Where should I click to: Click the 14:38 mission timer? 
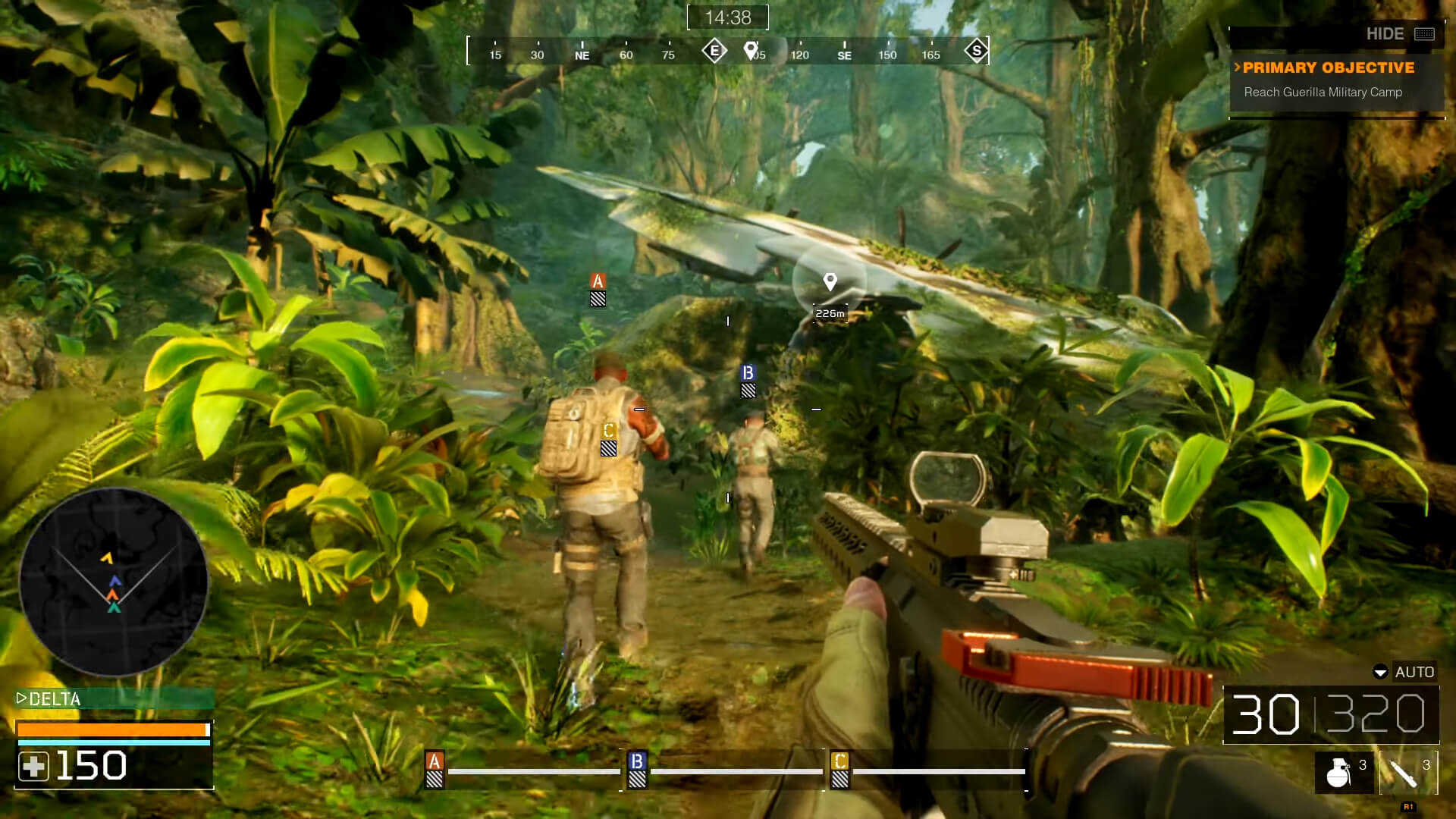coord(727,16)
